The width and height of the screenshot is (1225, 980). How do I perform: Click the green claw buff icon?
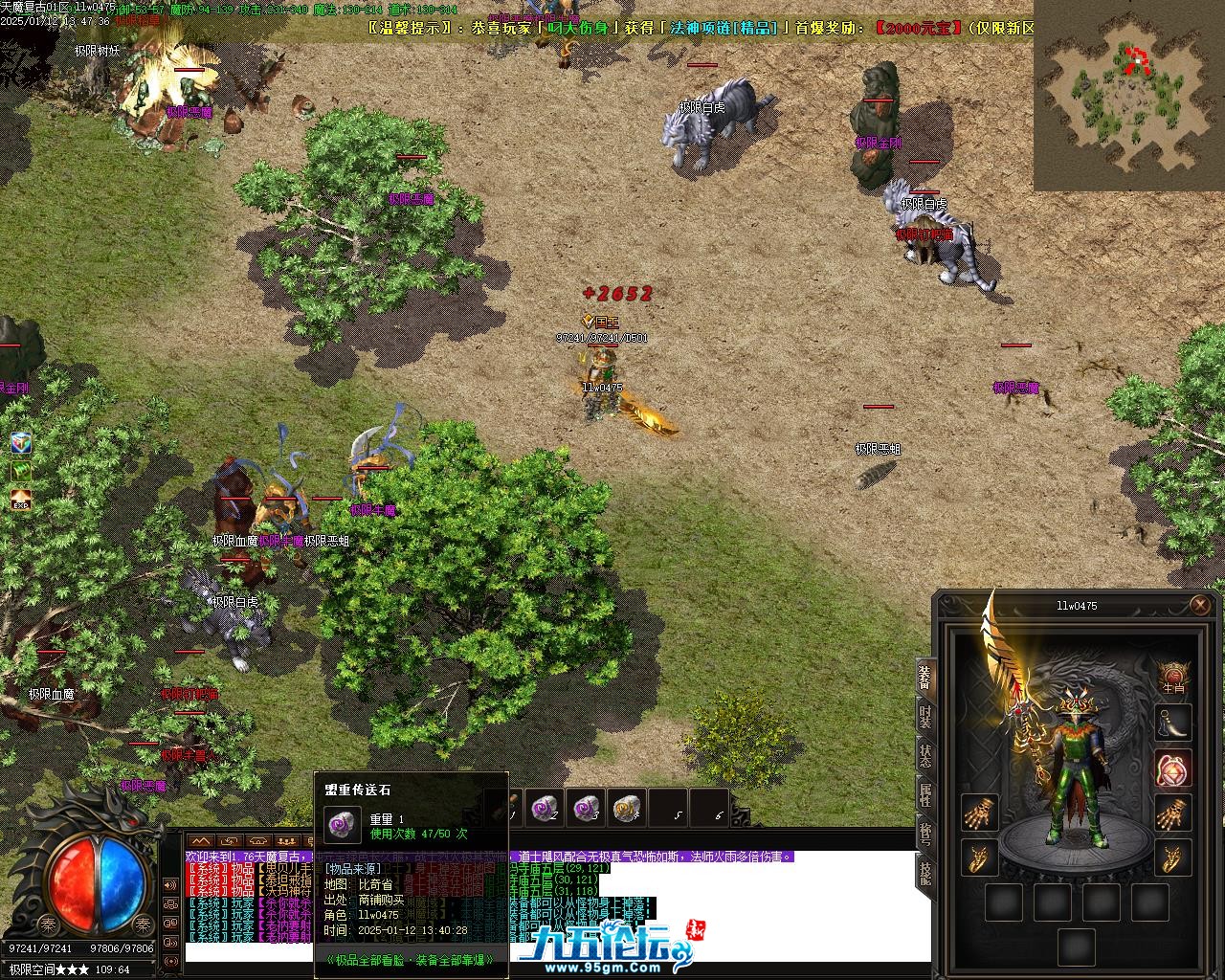coord(21,472)
